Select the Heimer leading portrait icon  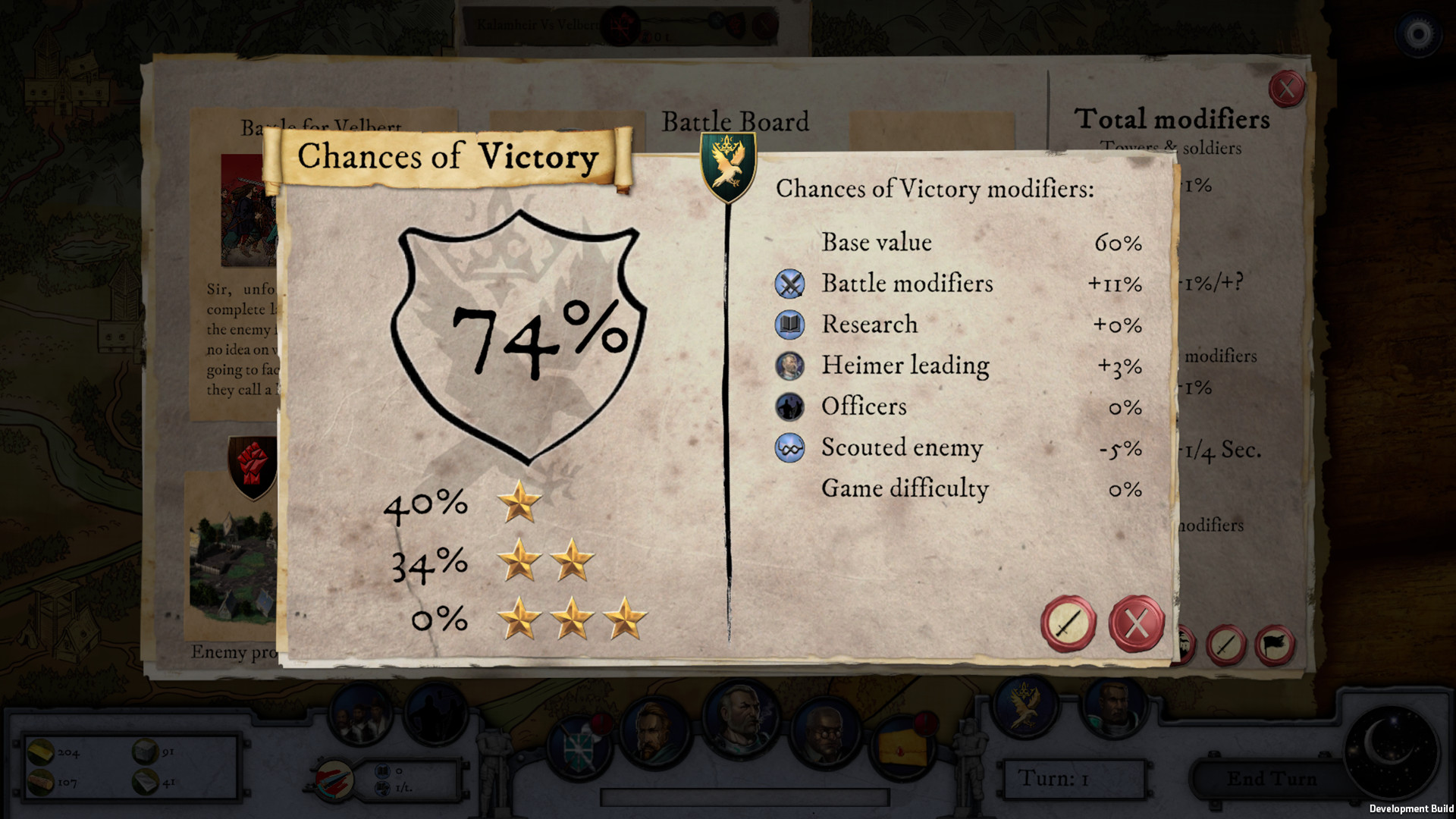[x=789, y=366]
